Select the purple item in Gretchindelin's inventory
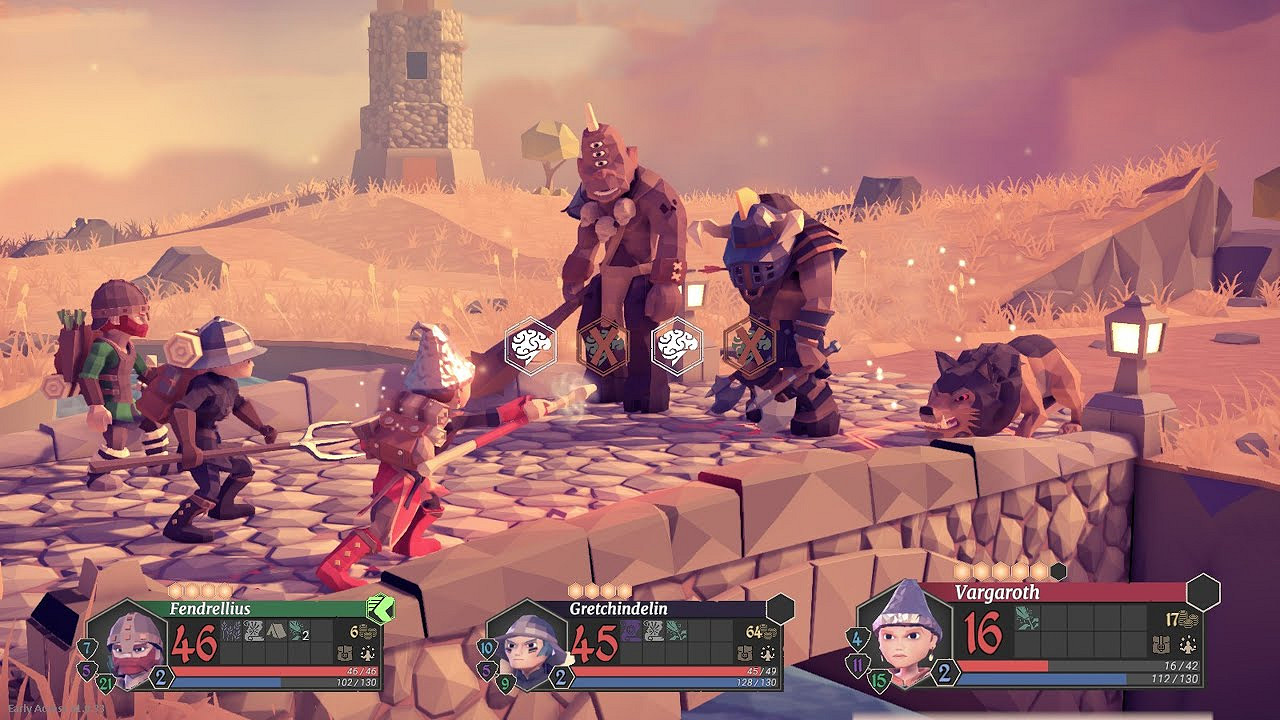1280x720 pixels. point(631,631)
